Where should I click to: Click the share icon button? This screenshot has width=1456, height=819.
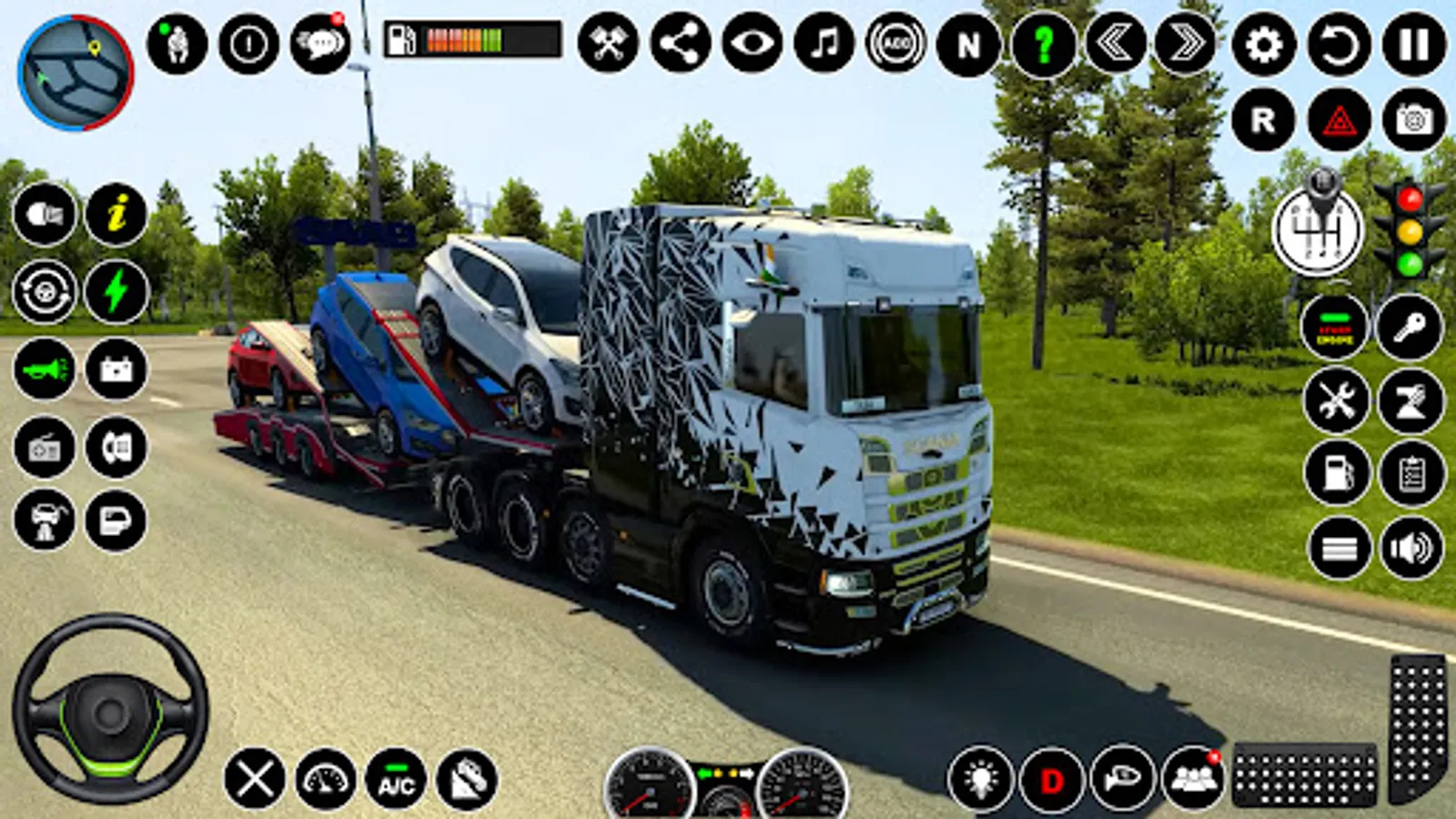(x=681, y=44)
